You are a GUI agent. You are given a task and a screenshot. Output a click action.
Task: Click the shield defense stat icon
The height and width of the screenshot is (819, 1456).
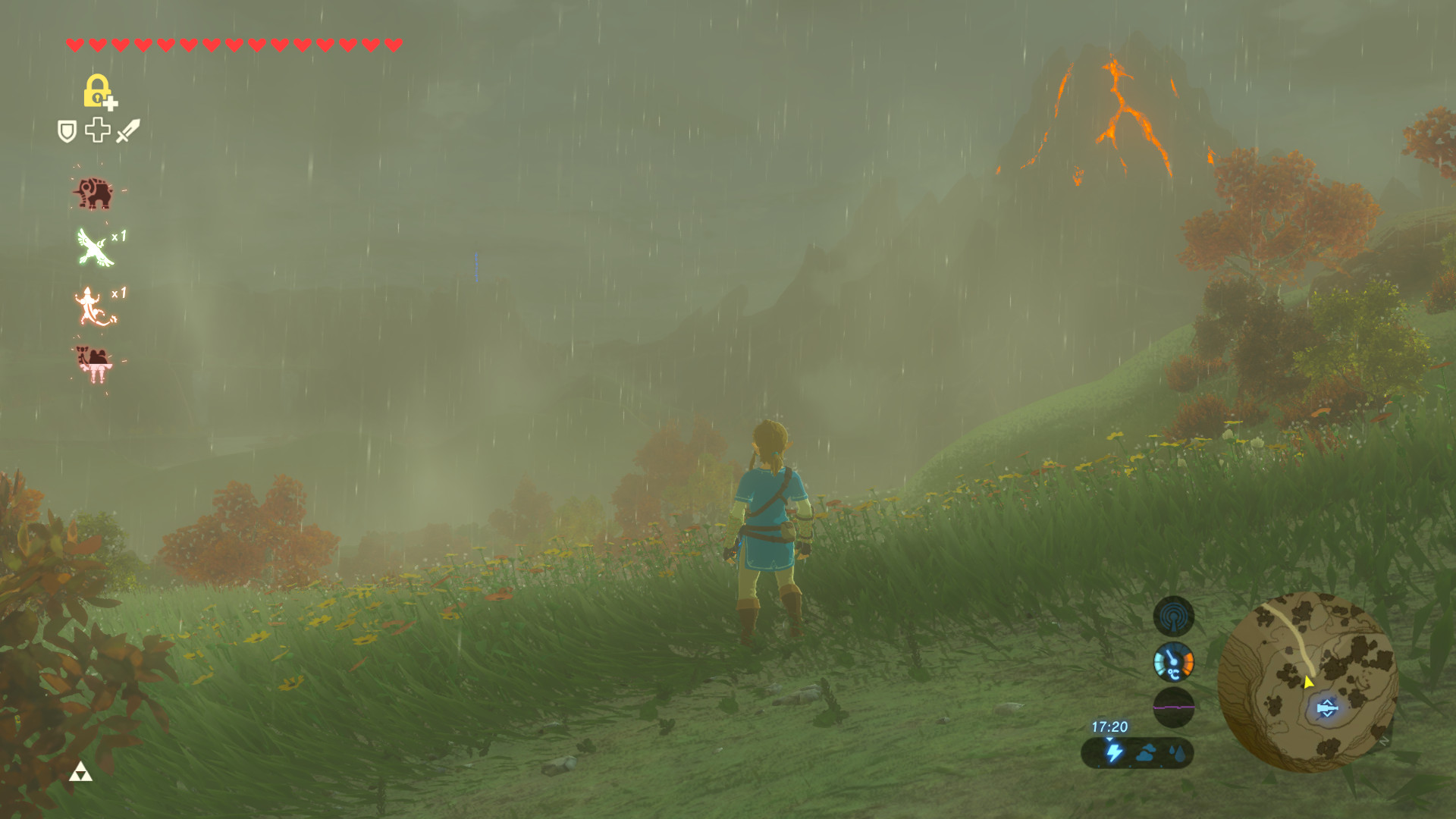[67, 132]
